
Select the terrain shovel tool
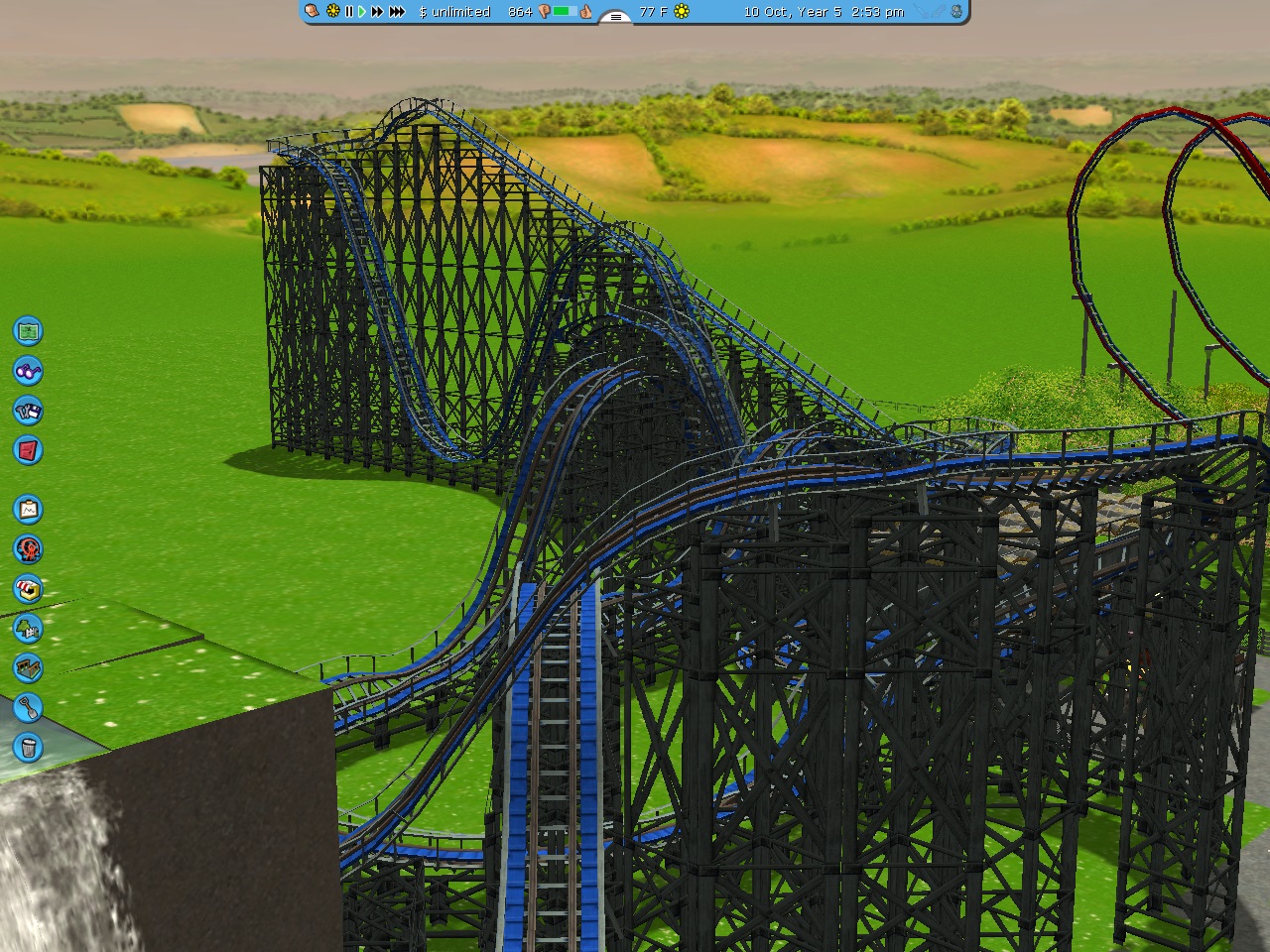(x=29, y=708)
